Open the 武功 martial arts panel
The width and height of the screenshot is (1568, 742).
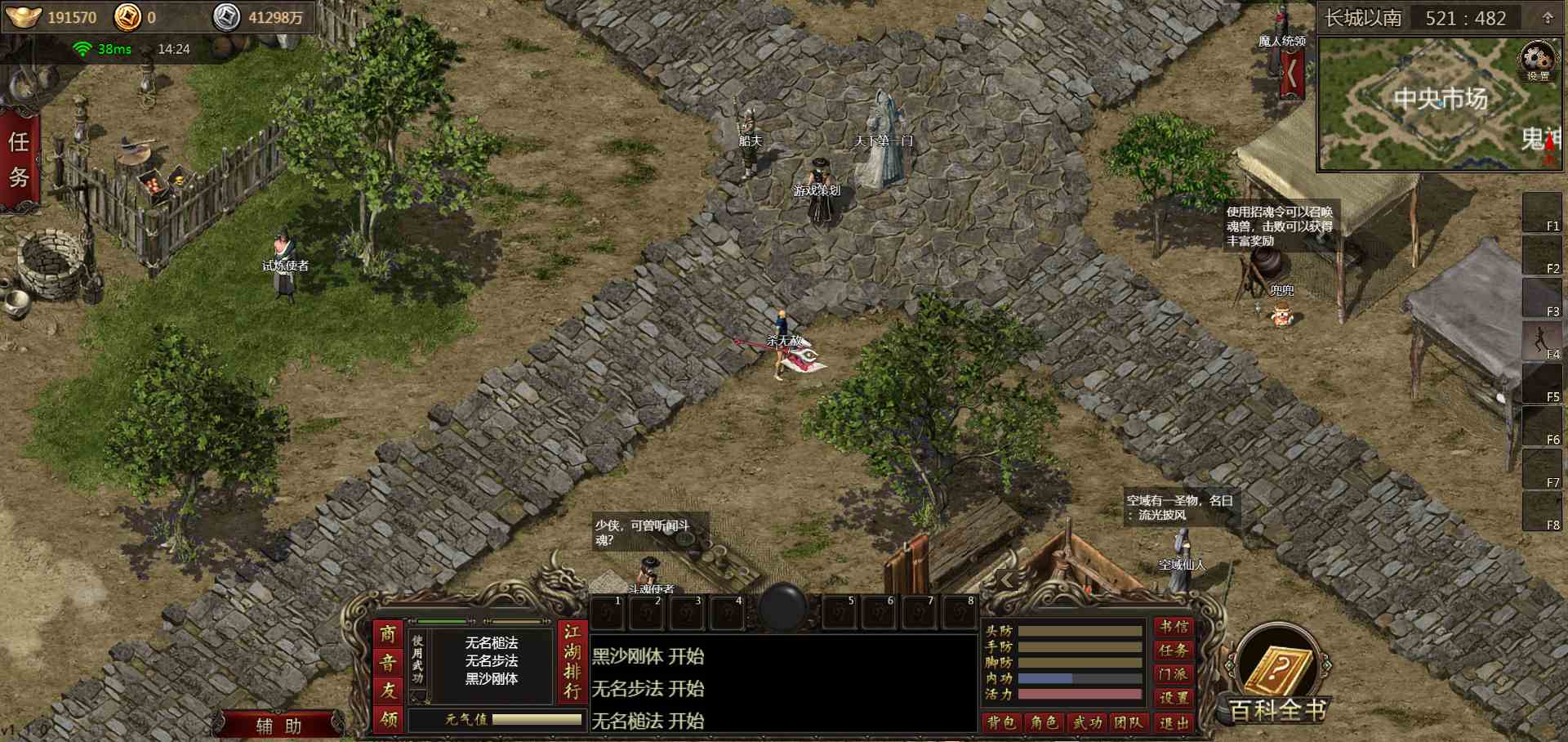click(1087, 722)
